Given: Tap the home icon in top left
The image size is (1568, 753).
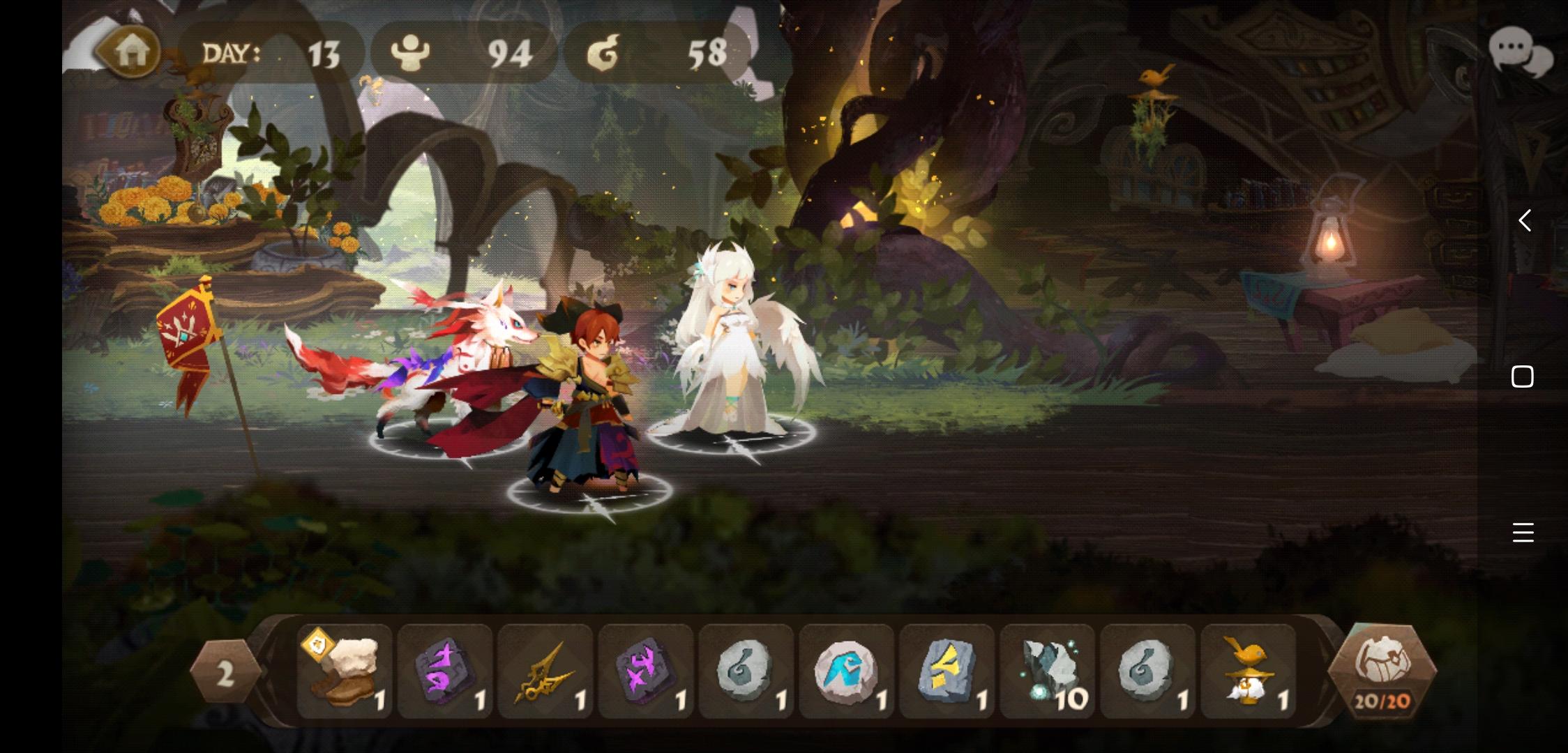Looking at the screenshot, I should tap(133, 50).
